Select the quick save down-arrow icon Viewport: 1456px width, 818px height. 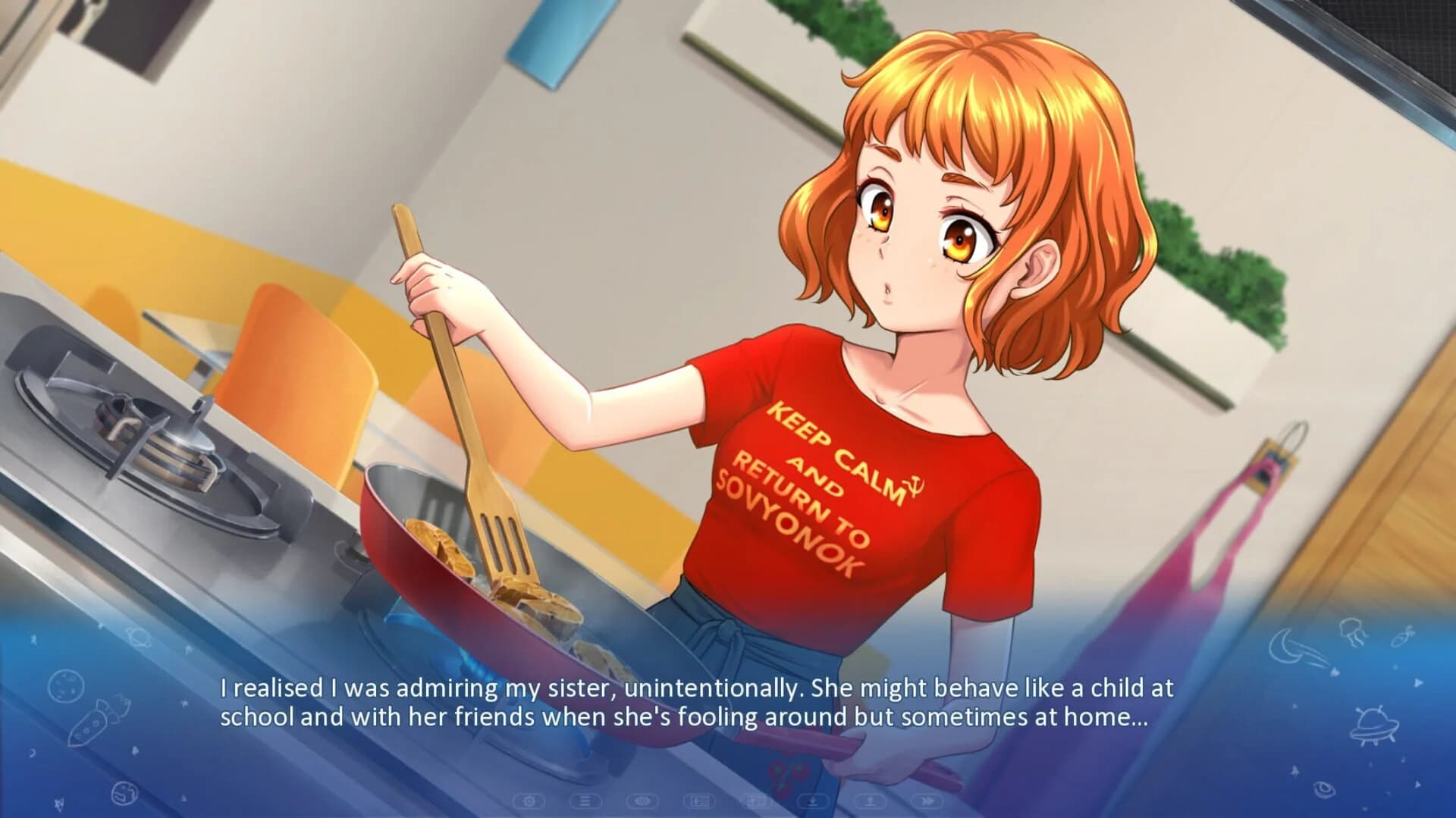tap(812, 801)
